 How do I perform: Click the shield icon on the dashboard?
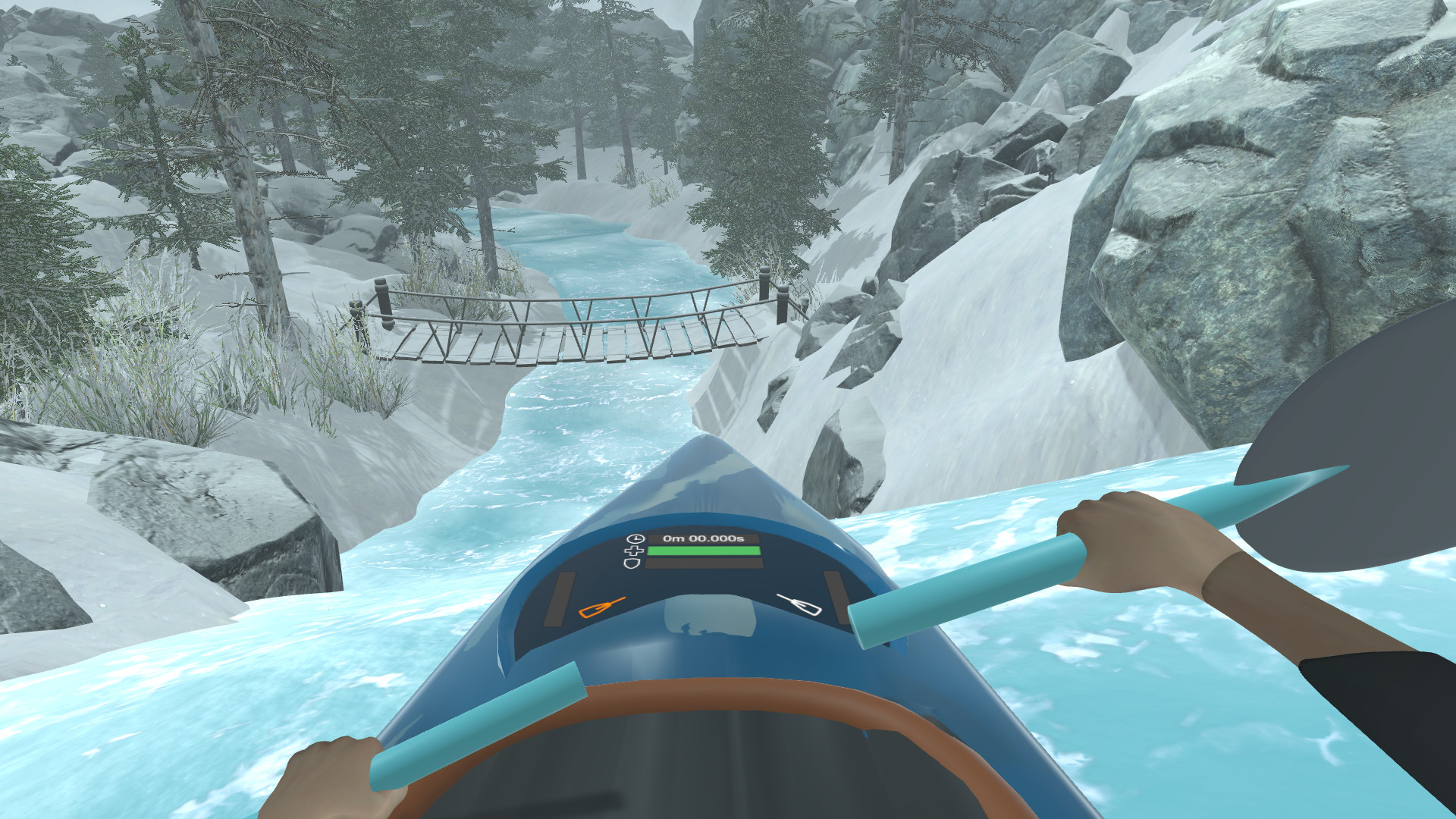click(x=633, y=563)
